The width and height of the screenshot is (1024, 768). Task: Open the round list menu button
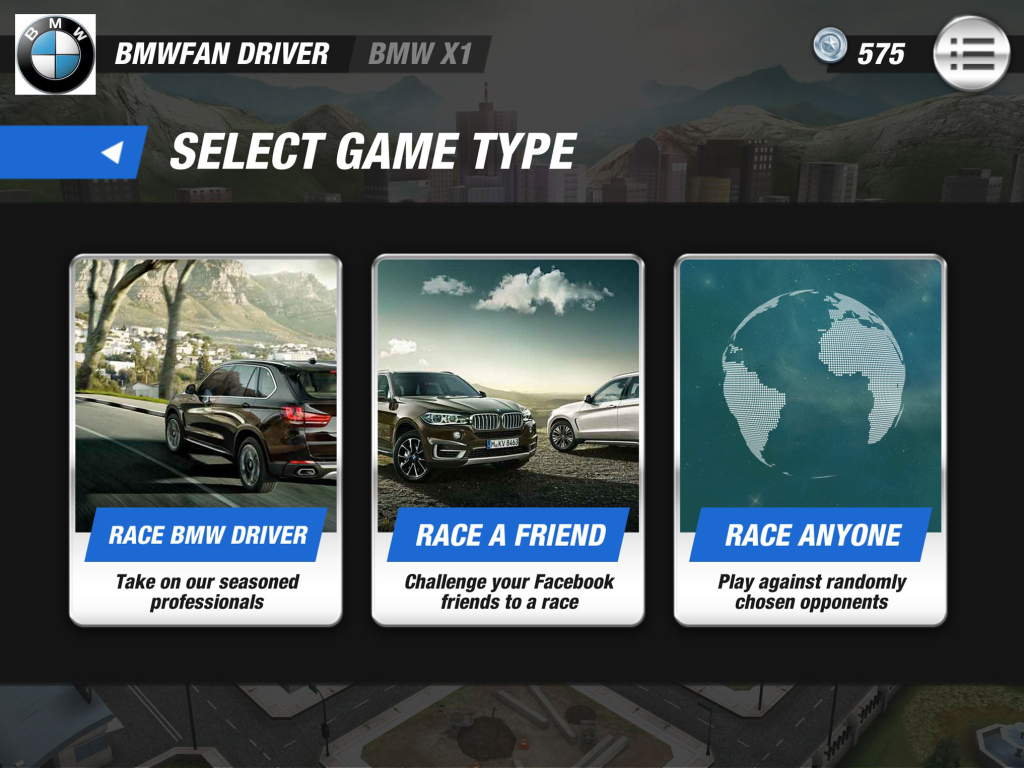[971, 54]
